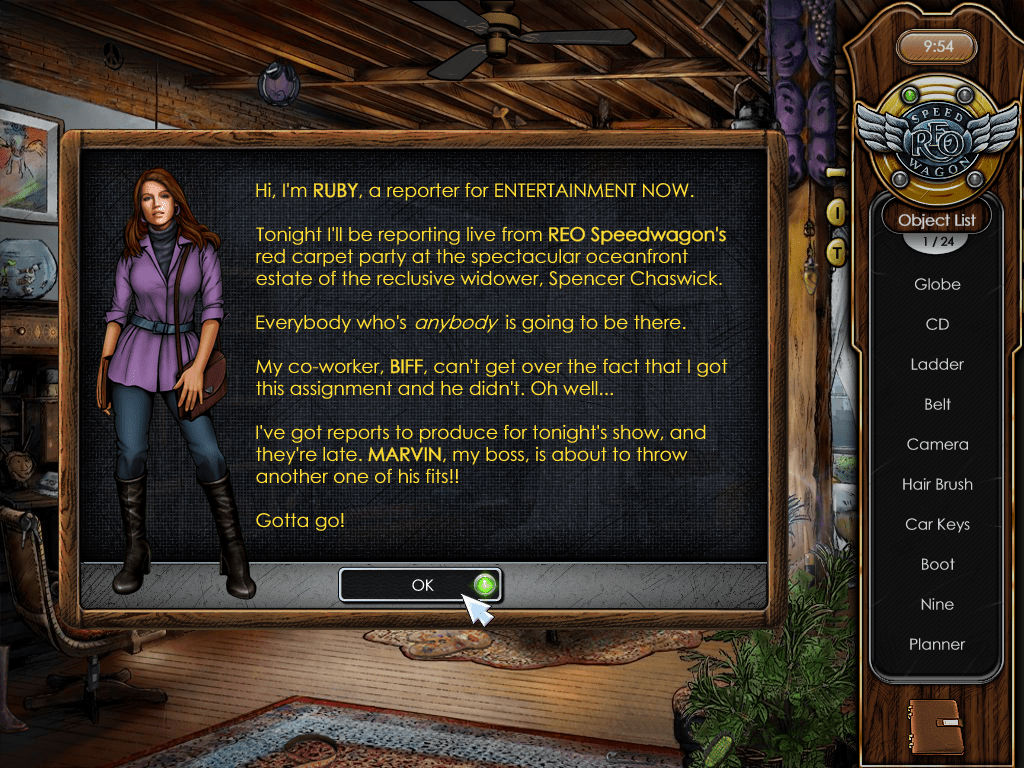The image size is (1024, 768).
Task: Select the Car Keys list entry
Action: [x=937, y=525]
